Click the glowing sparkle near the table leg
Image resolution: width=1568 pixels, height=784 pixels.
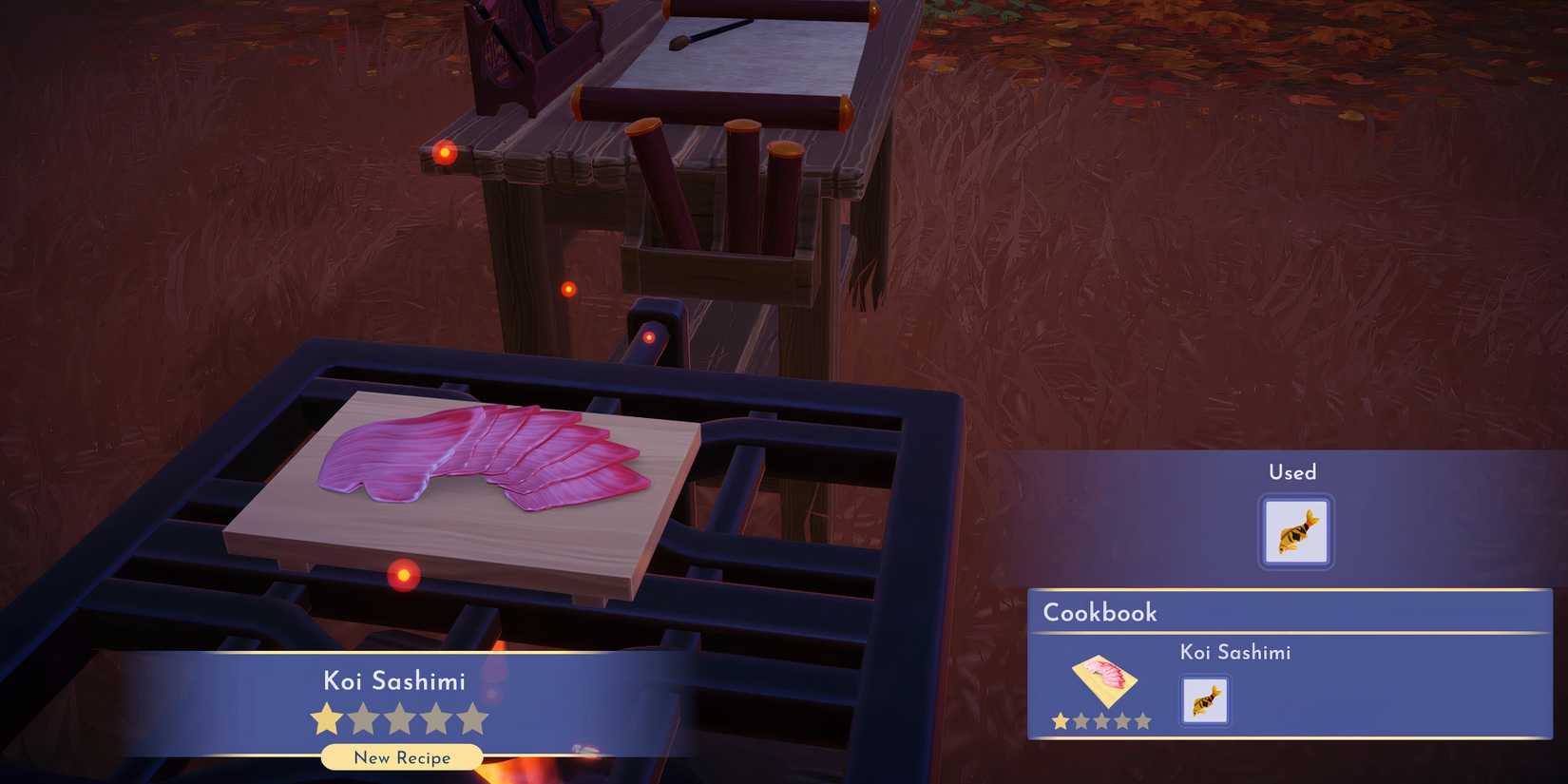point(569,289)
